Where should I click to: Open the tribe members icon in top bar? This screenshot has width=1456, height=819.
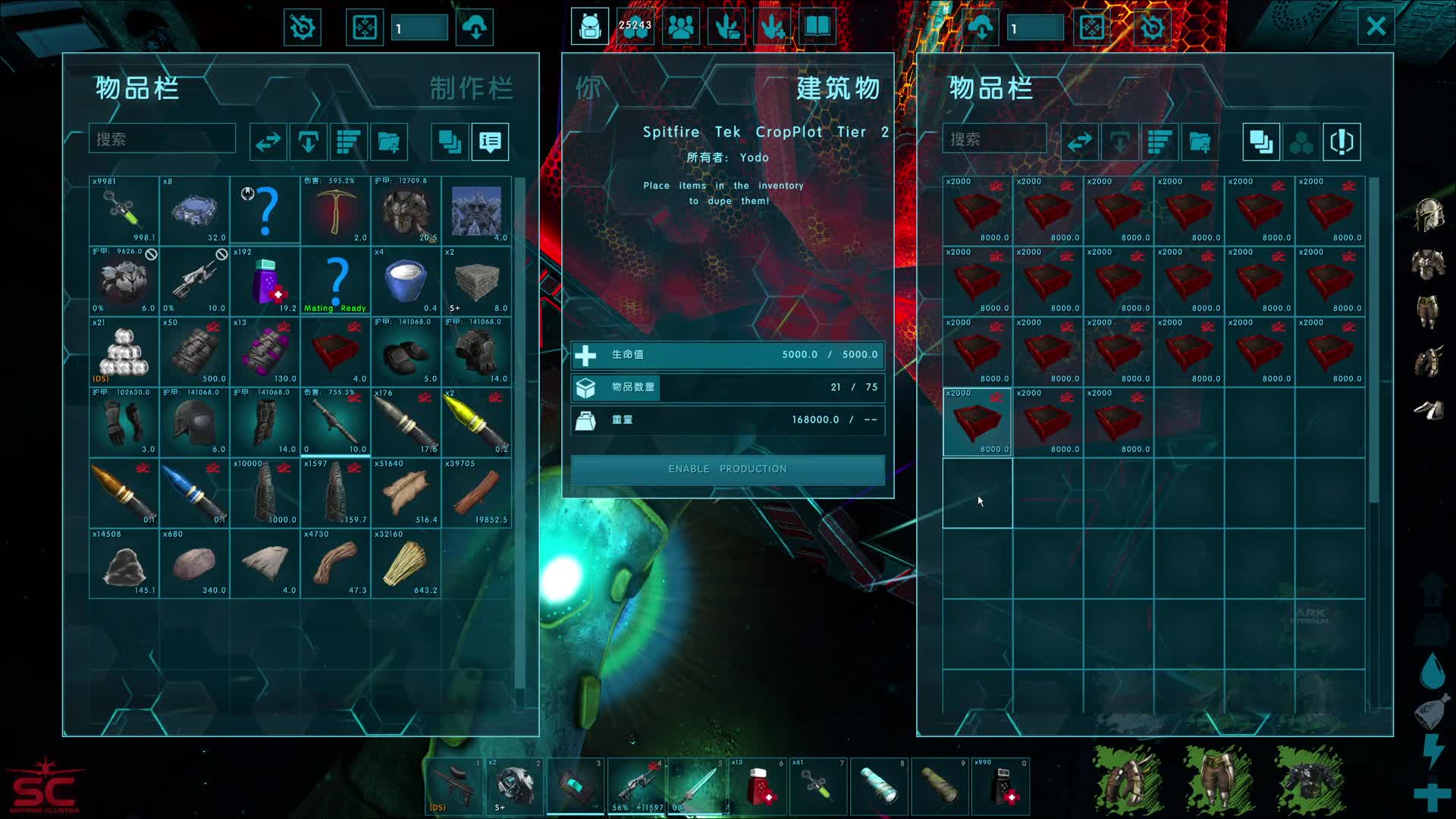[x=681, y=27]
